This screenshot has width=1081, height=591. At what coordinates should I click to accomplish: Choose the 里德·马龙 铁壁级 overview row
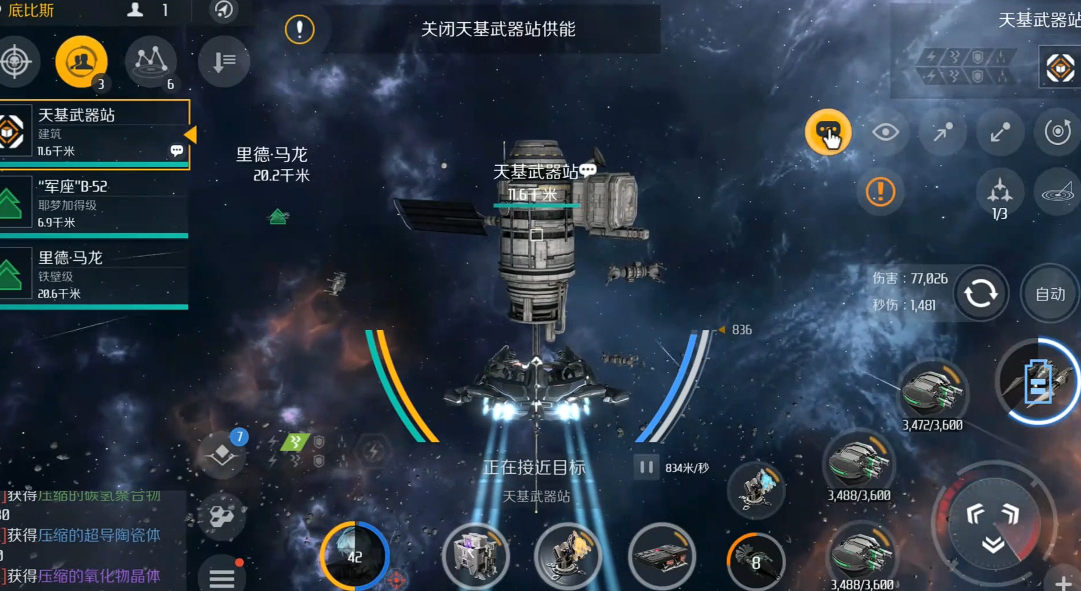tap(95, 274)
